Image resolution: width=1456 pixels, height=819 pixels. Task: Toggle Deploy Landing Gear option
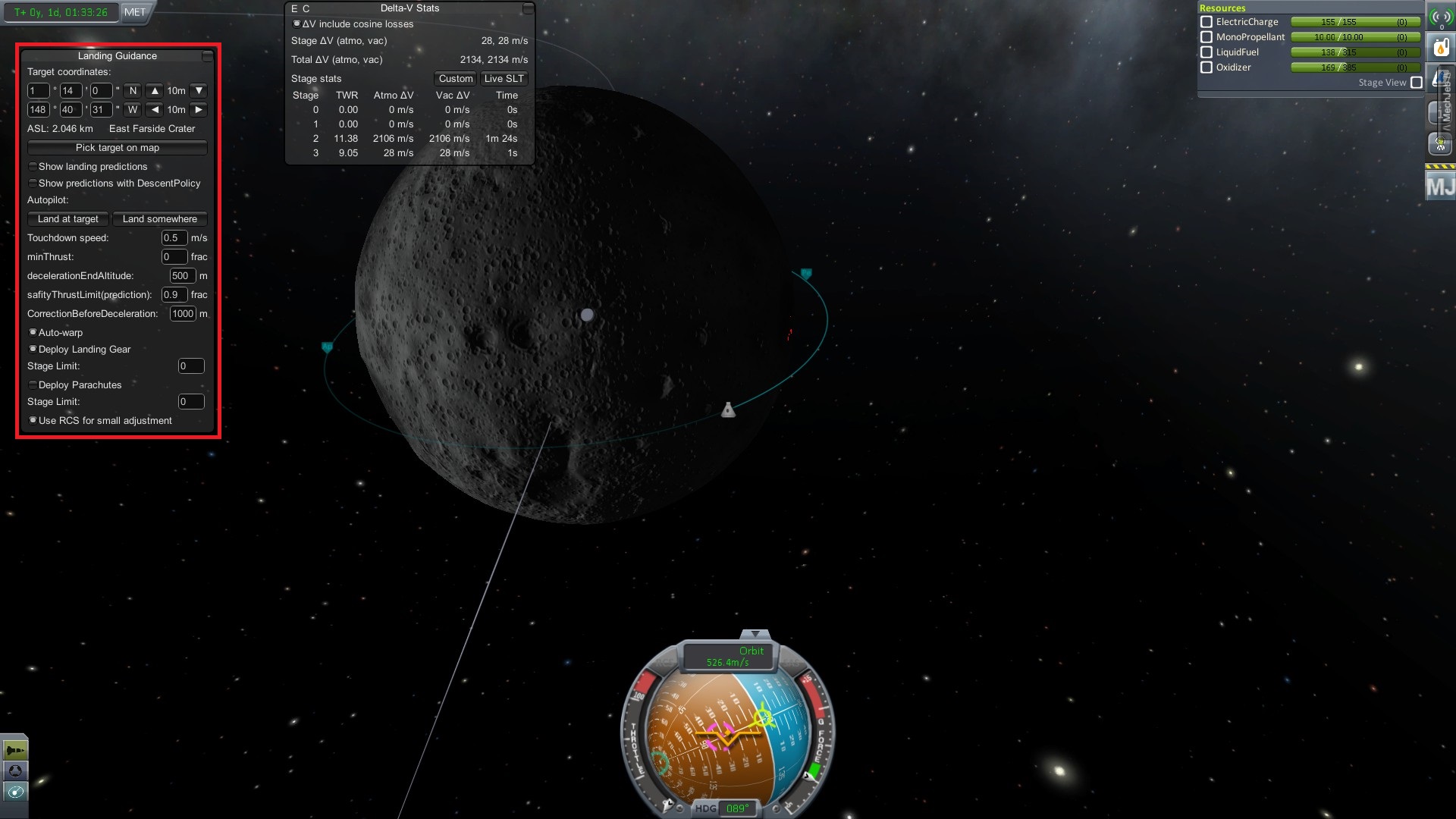click(x=33, y=350)
